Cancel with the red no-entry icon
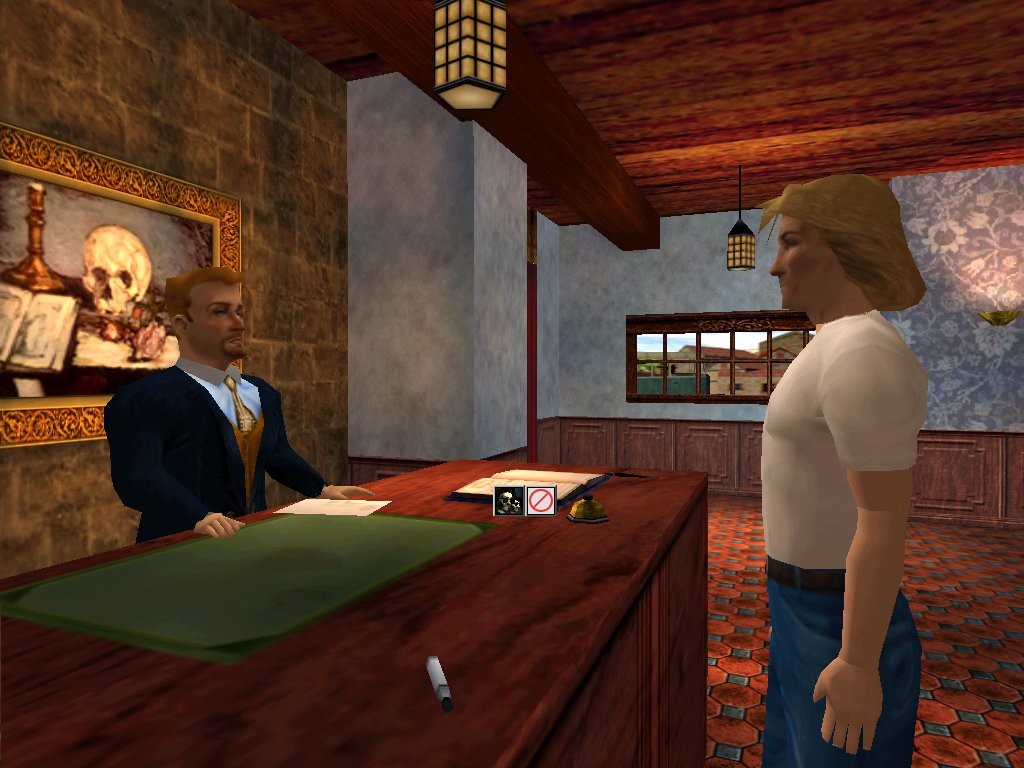 (541, 501)
